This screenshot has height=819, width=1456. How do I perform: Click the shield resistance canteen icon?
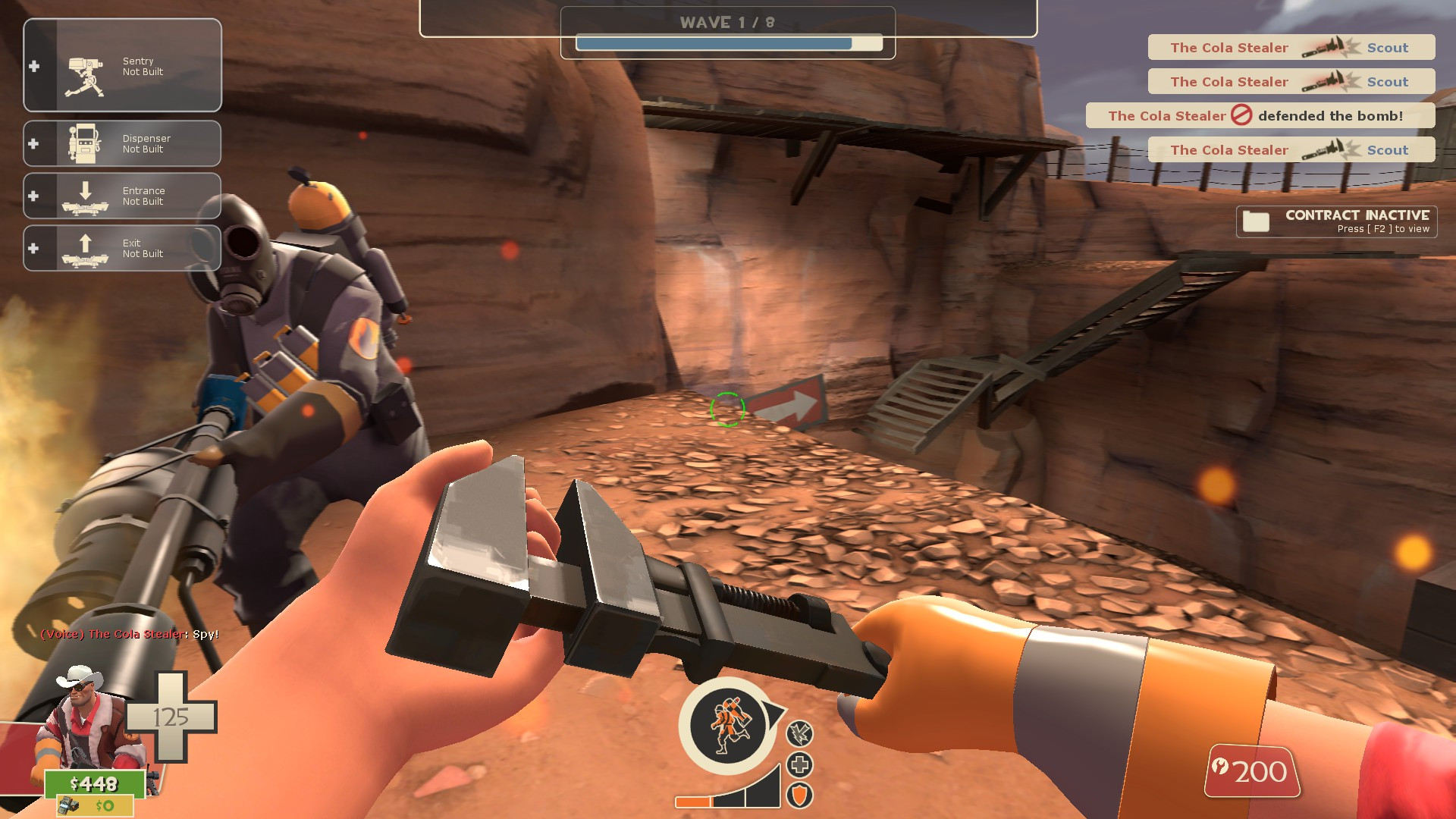click(802, 793)
